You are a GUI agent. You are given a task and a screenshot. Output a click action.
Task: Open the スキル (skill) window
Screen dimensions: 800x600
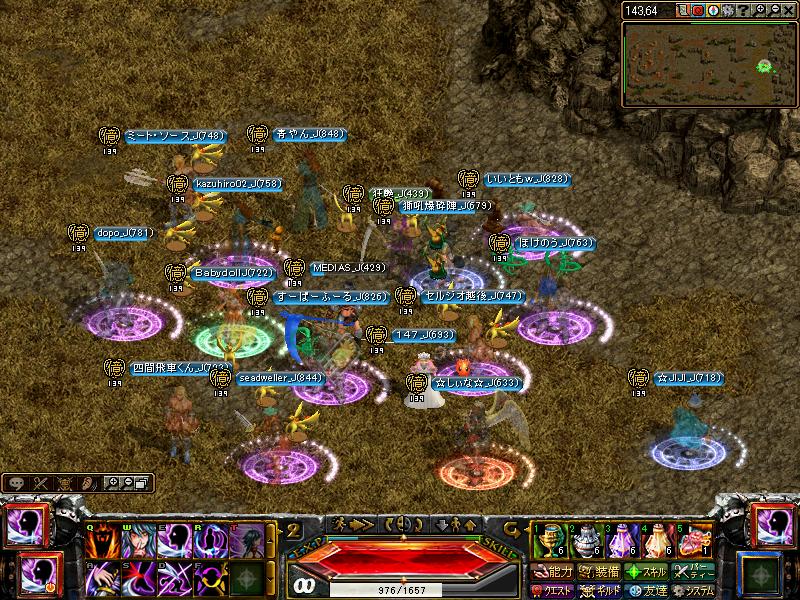(x=648, y=572)
